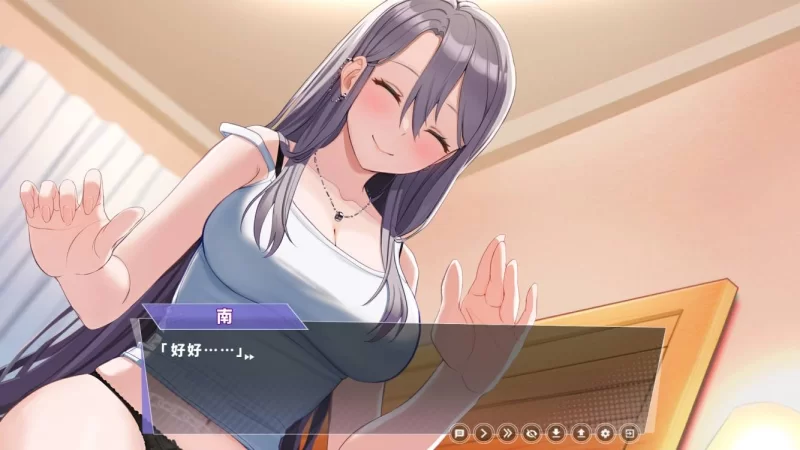Open the dialogue backlog speech-bubble icon
The image size is (800, 450).
[460, 433]
